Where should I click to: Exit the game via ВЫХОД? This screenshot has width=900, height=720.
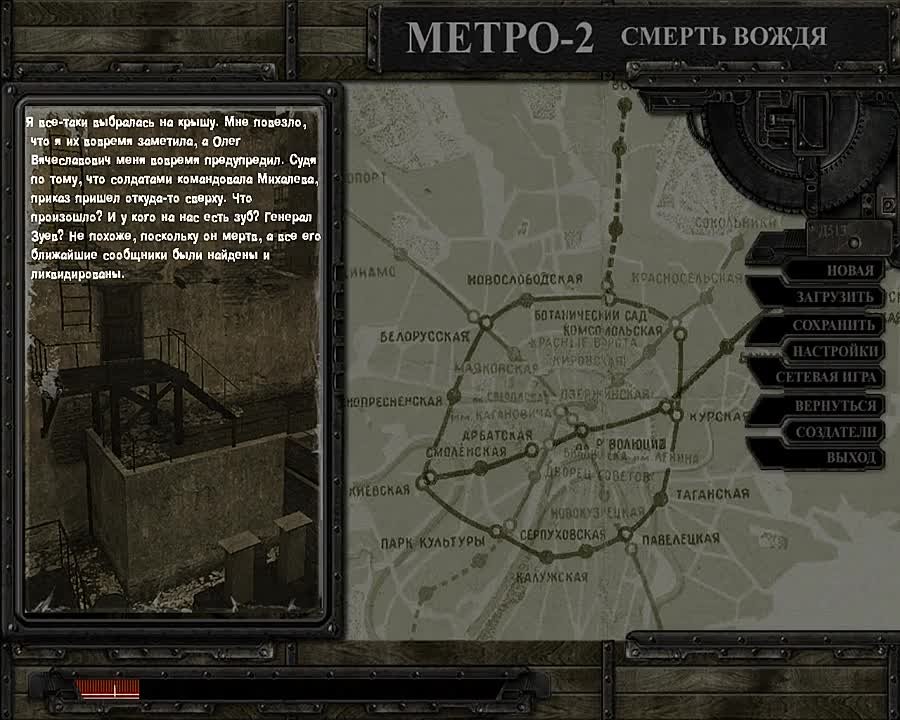[851, 458]
